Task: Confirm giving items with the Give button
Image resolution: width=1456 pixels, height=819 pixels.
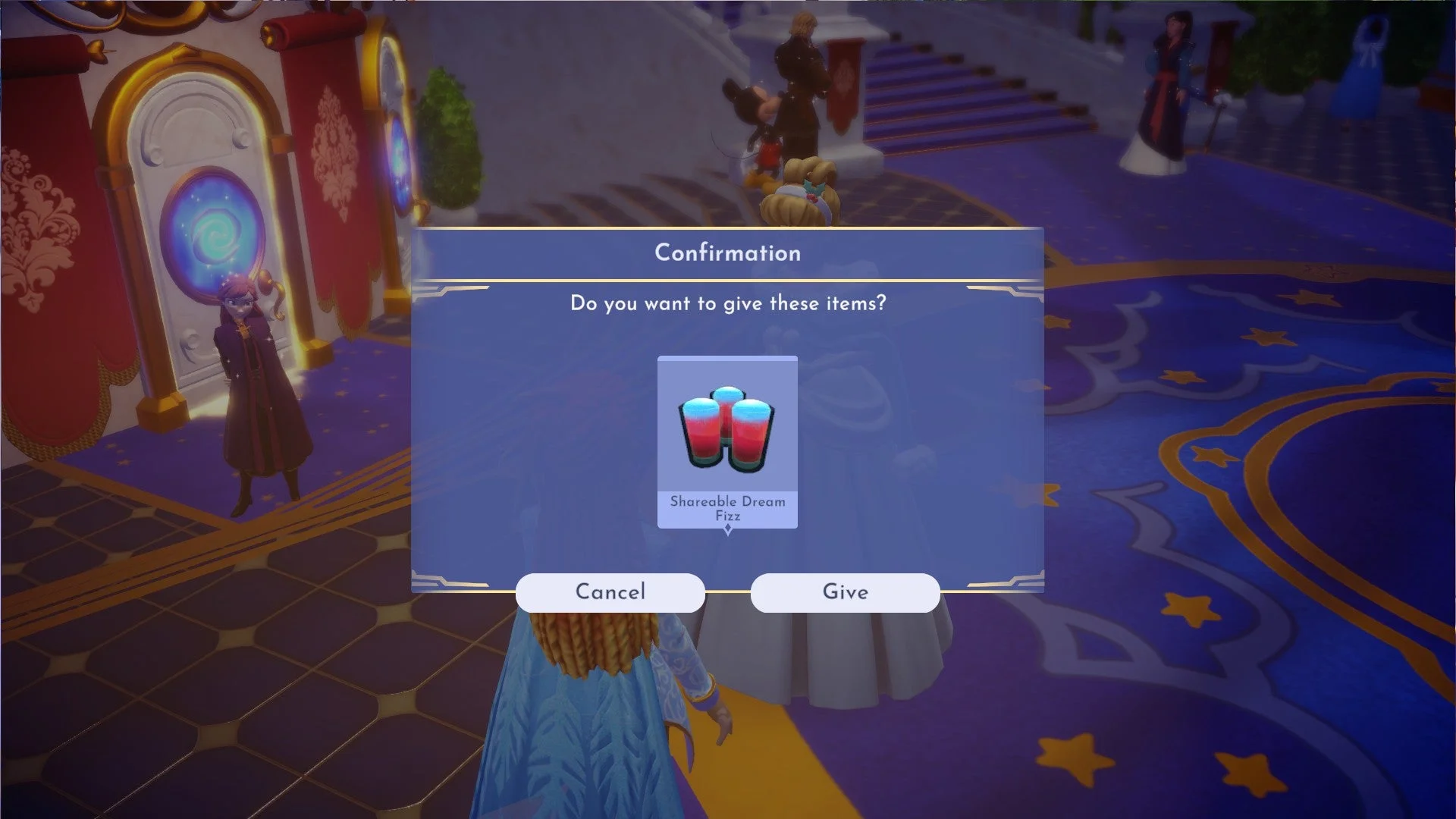Action: (845, 592)
